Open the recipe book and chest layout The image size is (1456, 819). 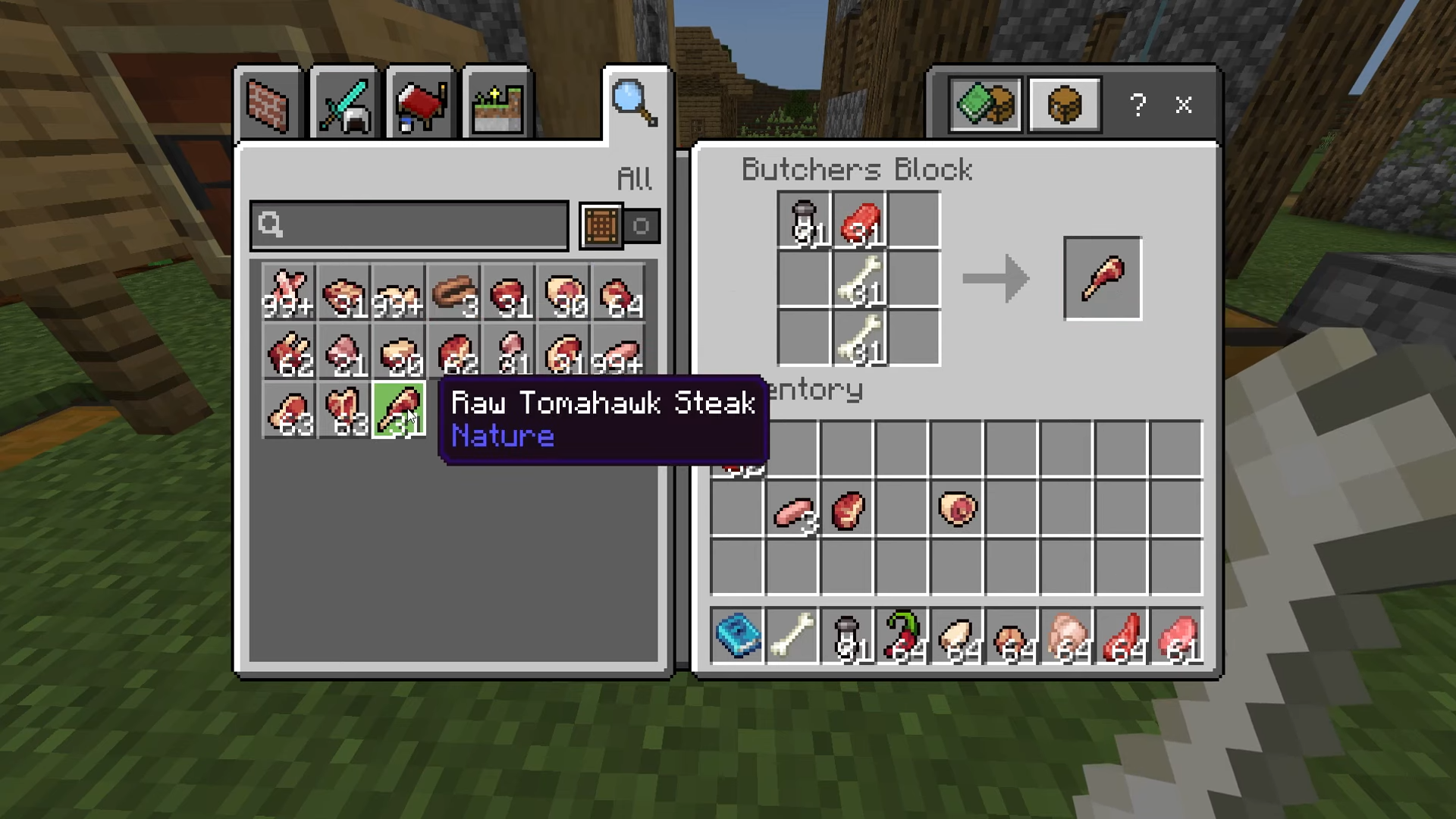(x=984, y=105)
